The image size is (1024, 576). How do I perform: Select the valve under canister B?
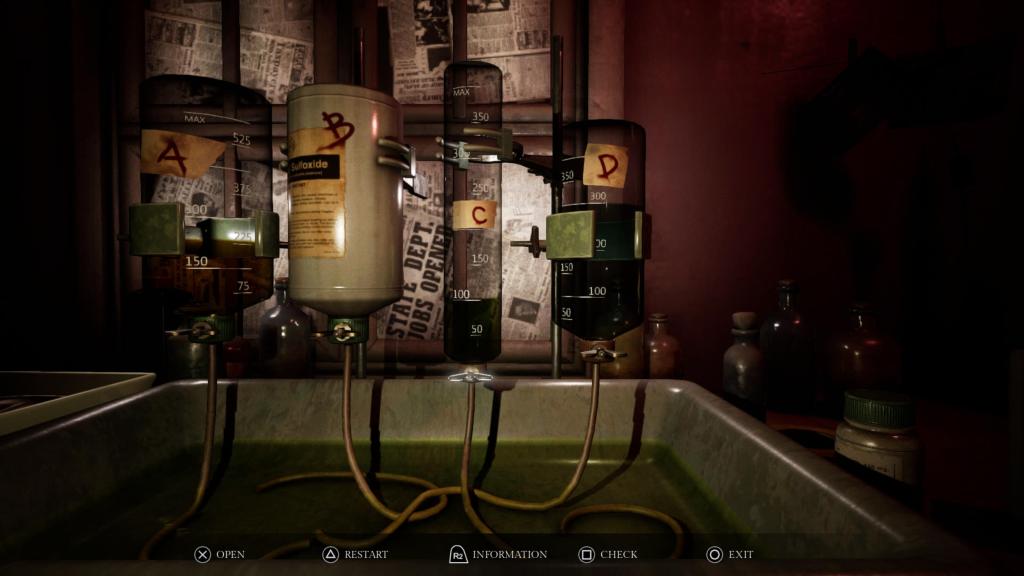click(x=343, y=332)
